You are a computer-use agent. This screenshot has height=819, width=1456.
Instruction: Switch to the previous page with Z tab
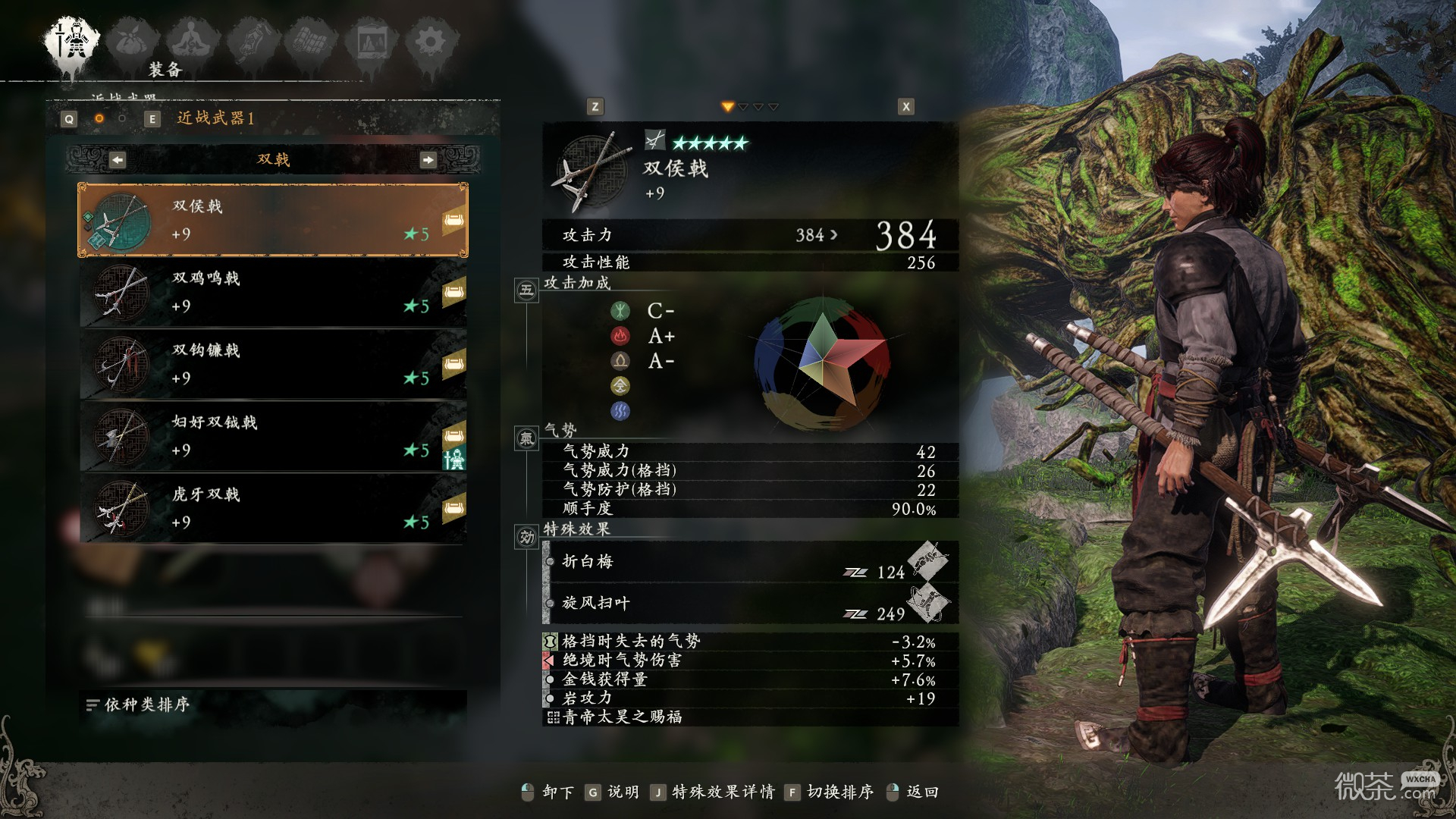tap(594, 108)
